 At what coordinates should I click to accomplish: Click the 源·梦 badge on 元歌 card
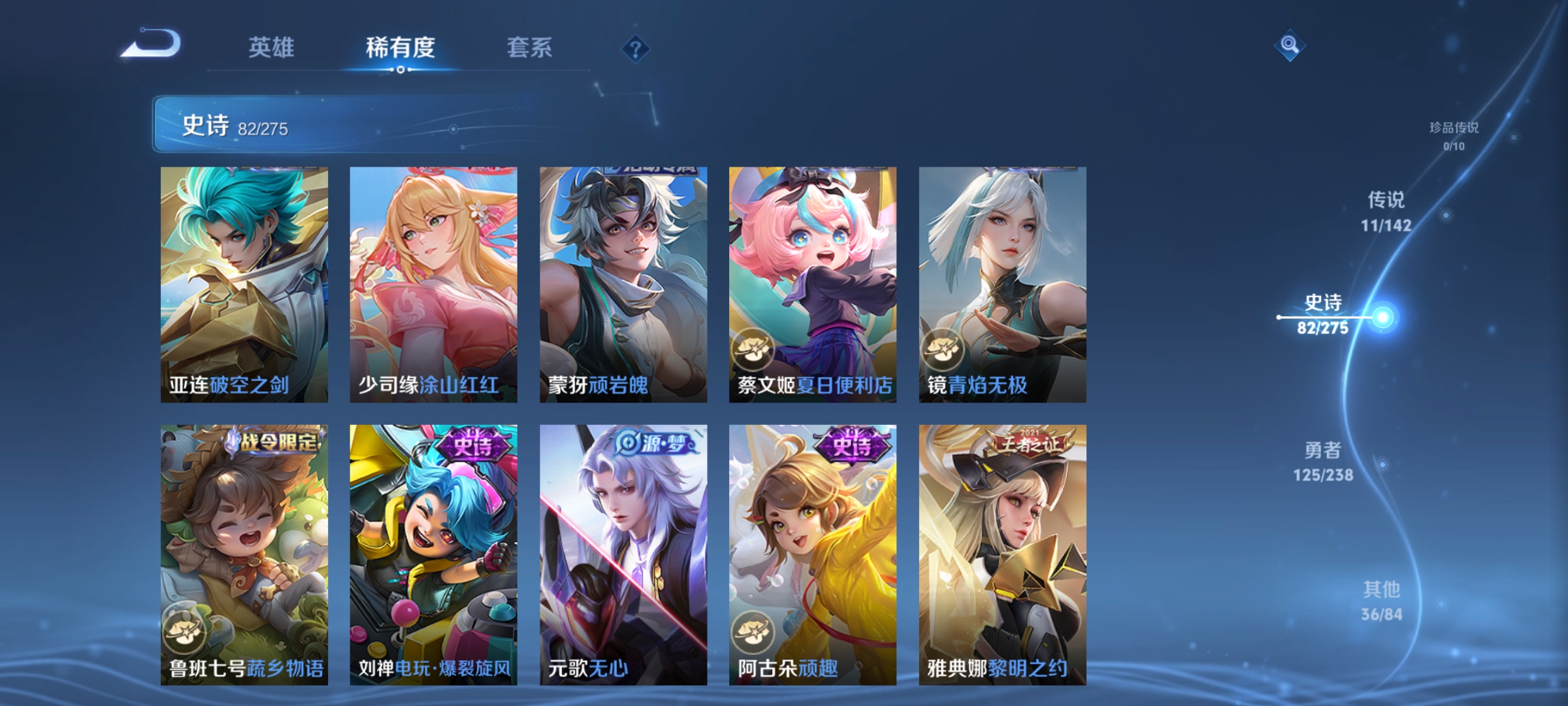pos(653,443)
